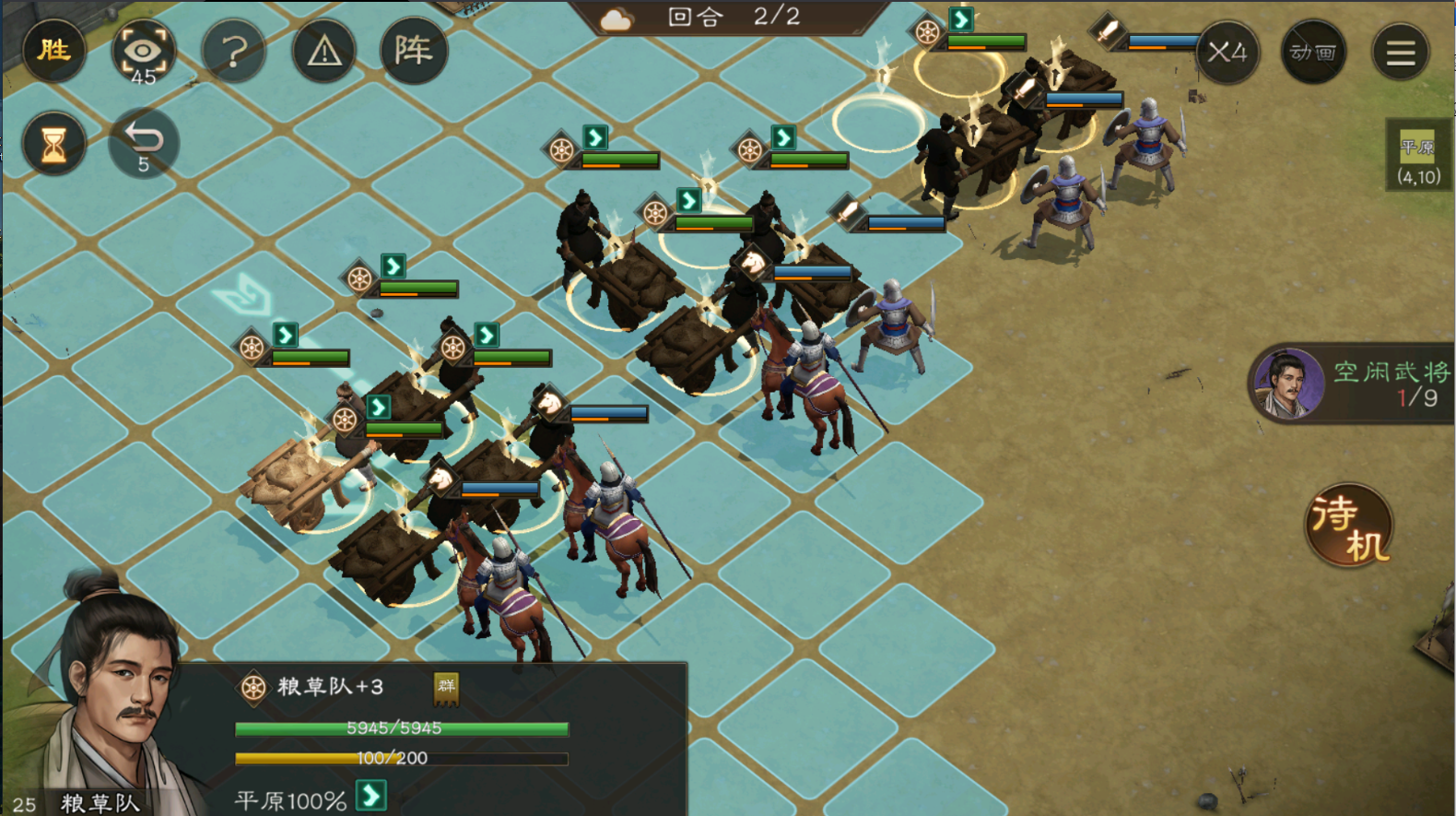This screenshot has width=1456, height=816.
Task: Open the 平原 terrain info tile
Action: pyautogui.click(x=1418, y=155)
